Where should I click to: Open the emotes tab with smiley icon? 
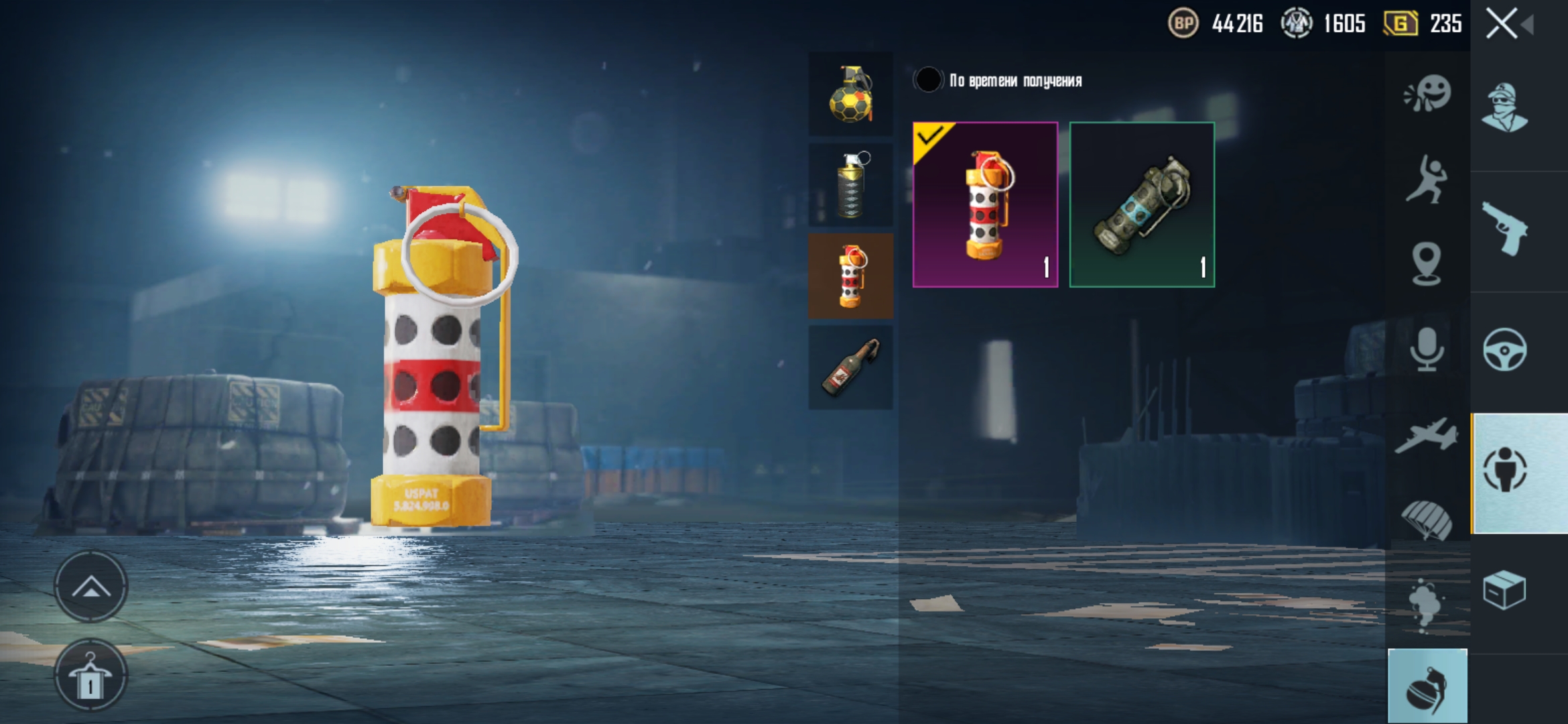point(1427,94)
